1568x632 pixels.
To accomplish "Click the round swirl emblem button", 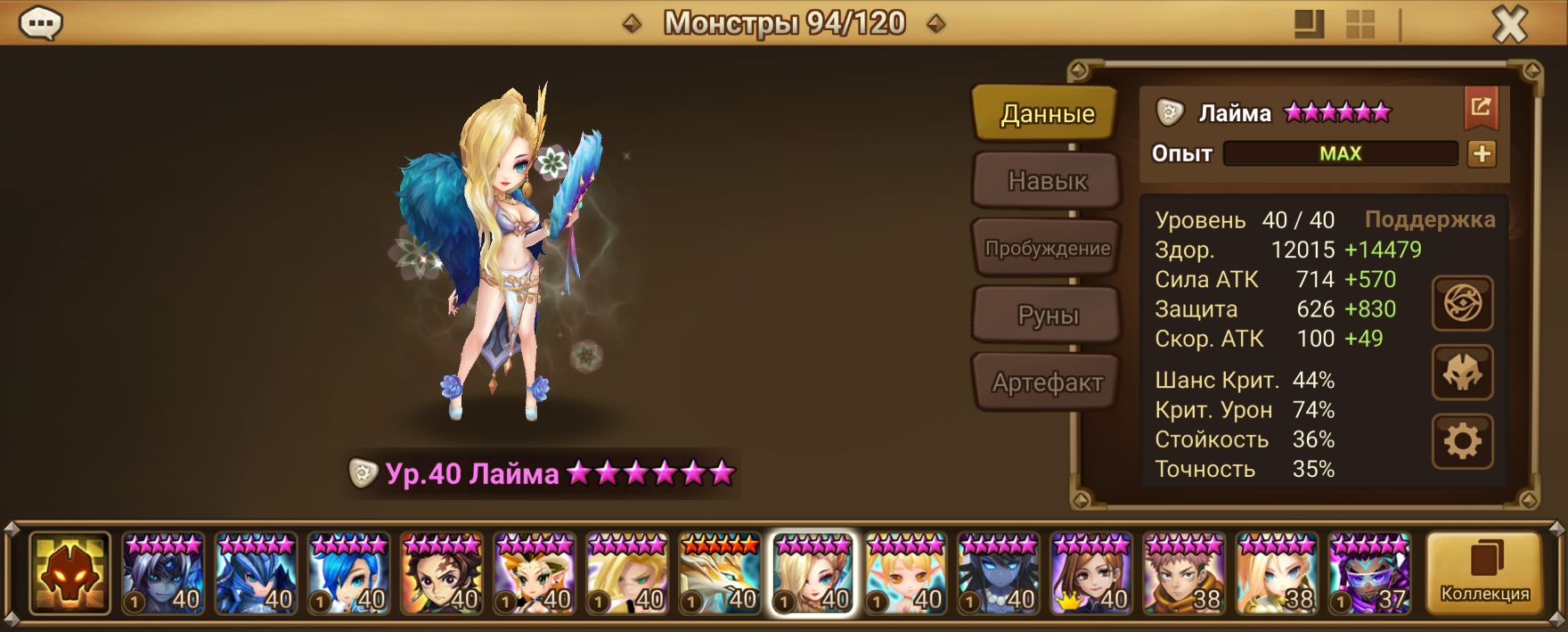I will (1462, 304).
